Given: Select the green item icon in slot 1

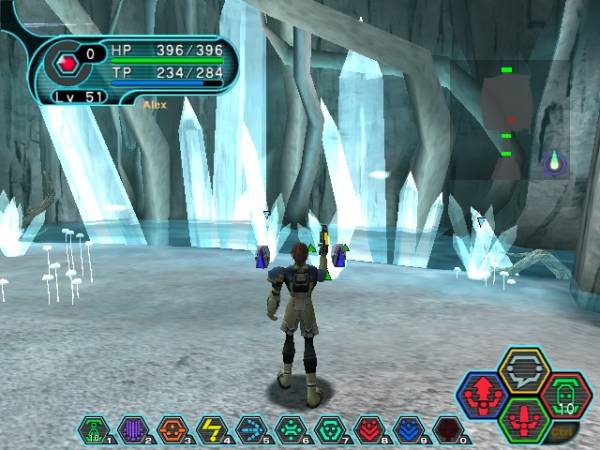Looking at the screenshot, I should (93, 430).
